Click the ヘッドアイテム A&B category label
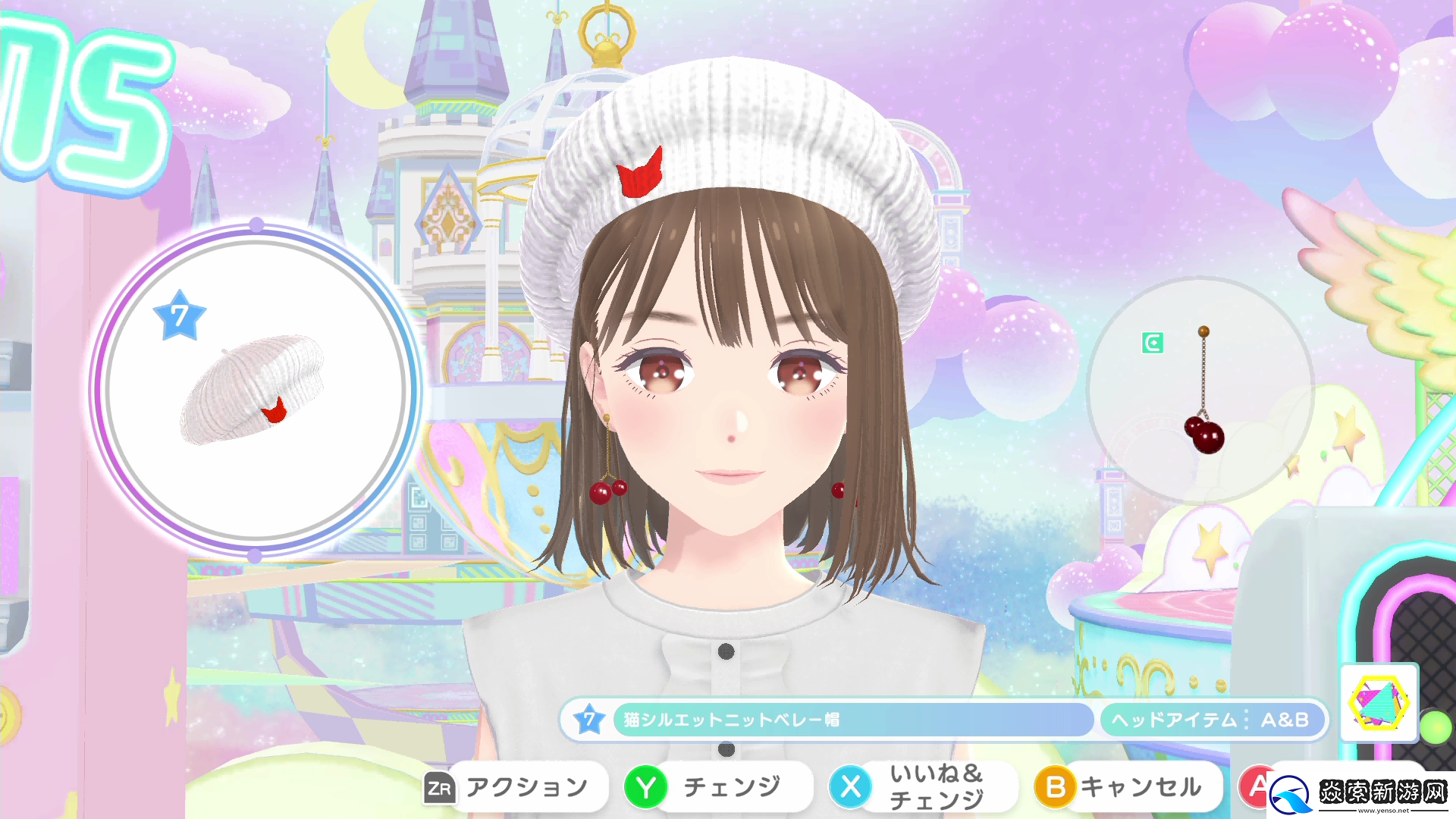Image resolution: width=1456 pixels, height=819 pixels. tap(1211, 720)
